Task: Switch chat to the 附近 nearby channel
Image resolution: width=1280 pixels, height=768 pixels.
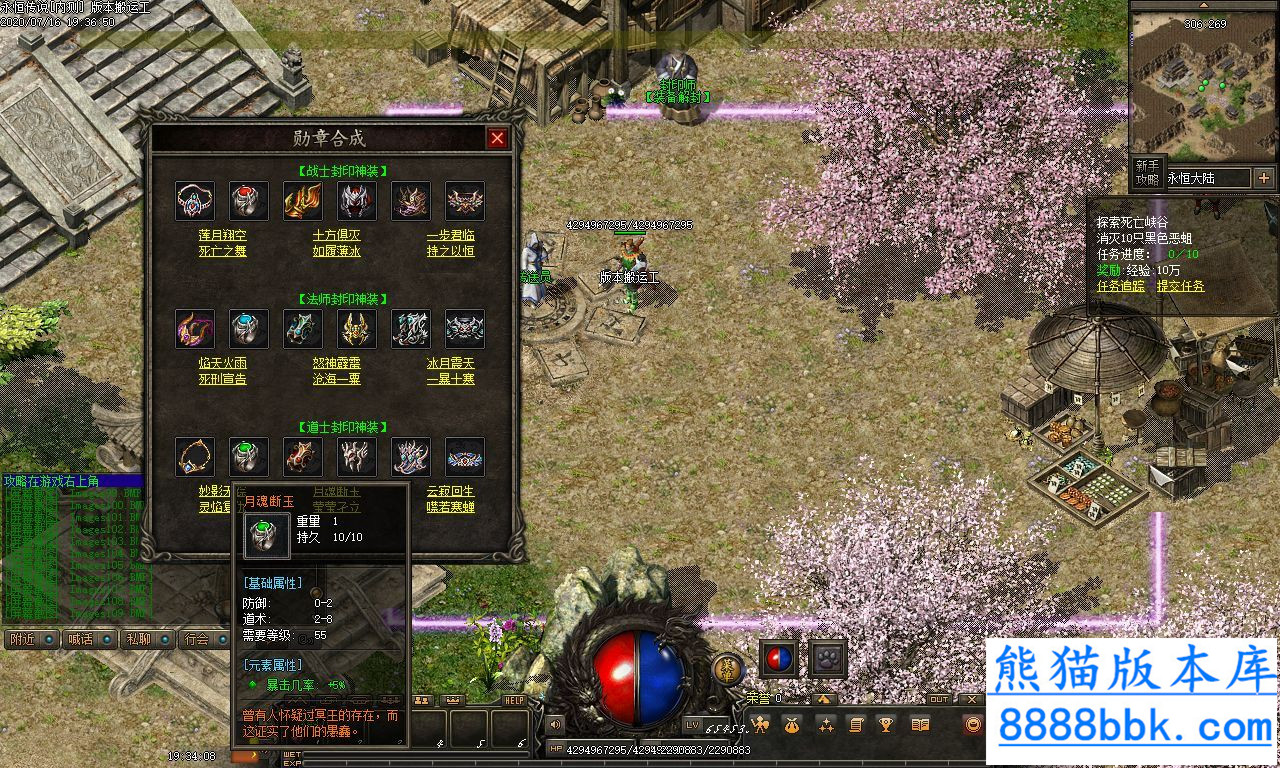Action: pos(31,639)
